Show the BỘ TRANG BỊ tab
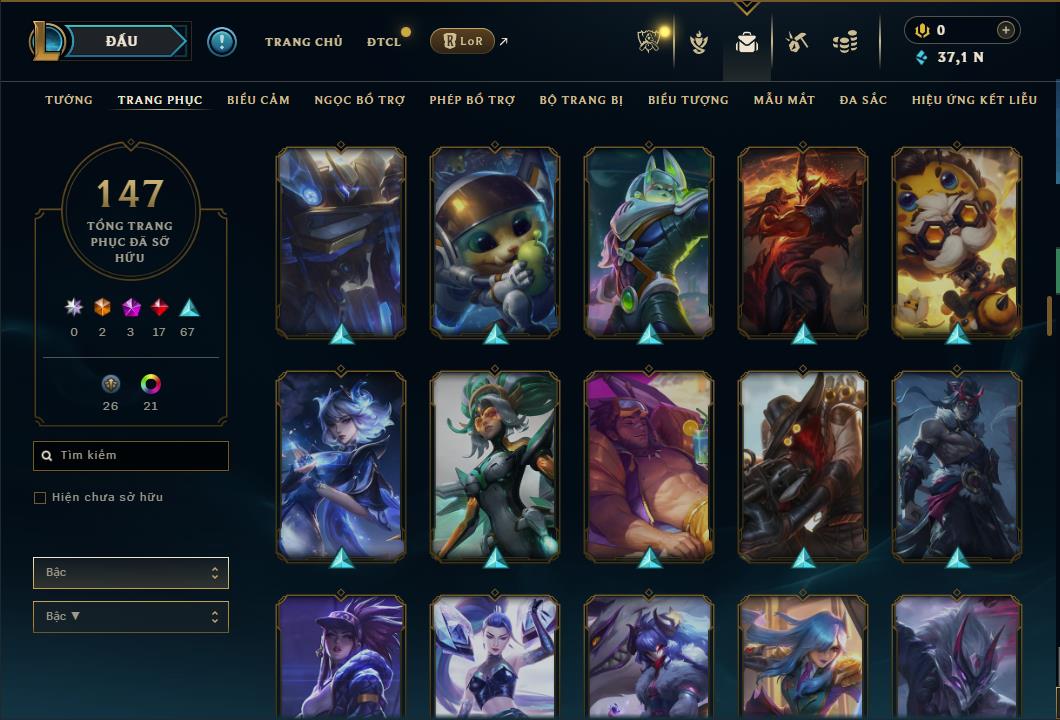This screenshot has width=1060, height=720. [x=581, y=100]
